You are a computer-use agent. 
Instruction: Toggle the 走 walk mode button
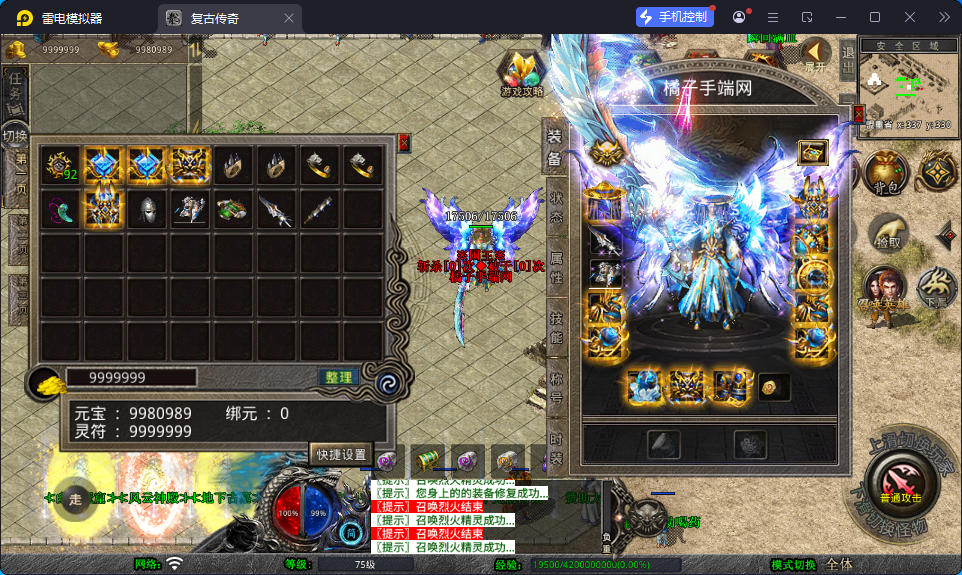[75, 498]
